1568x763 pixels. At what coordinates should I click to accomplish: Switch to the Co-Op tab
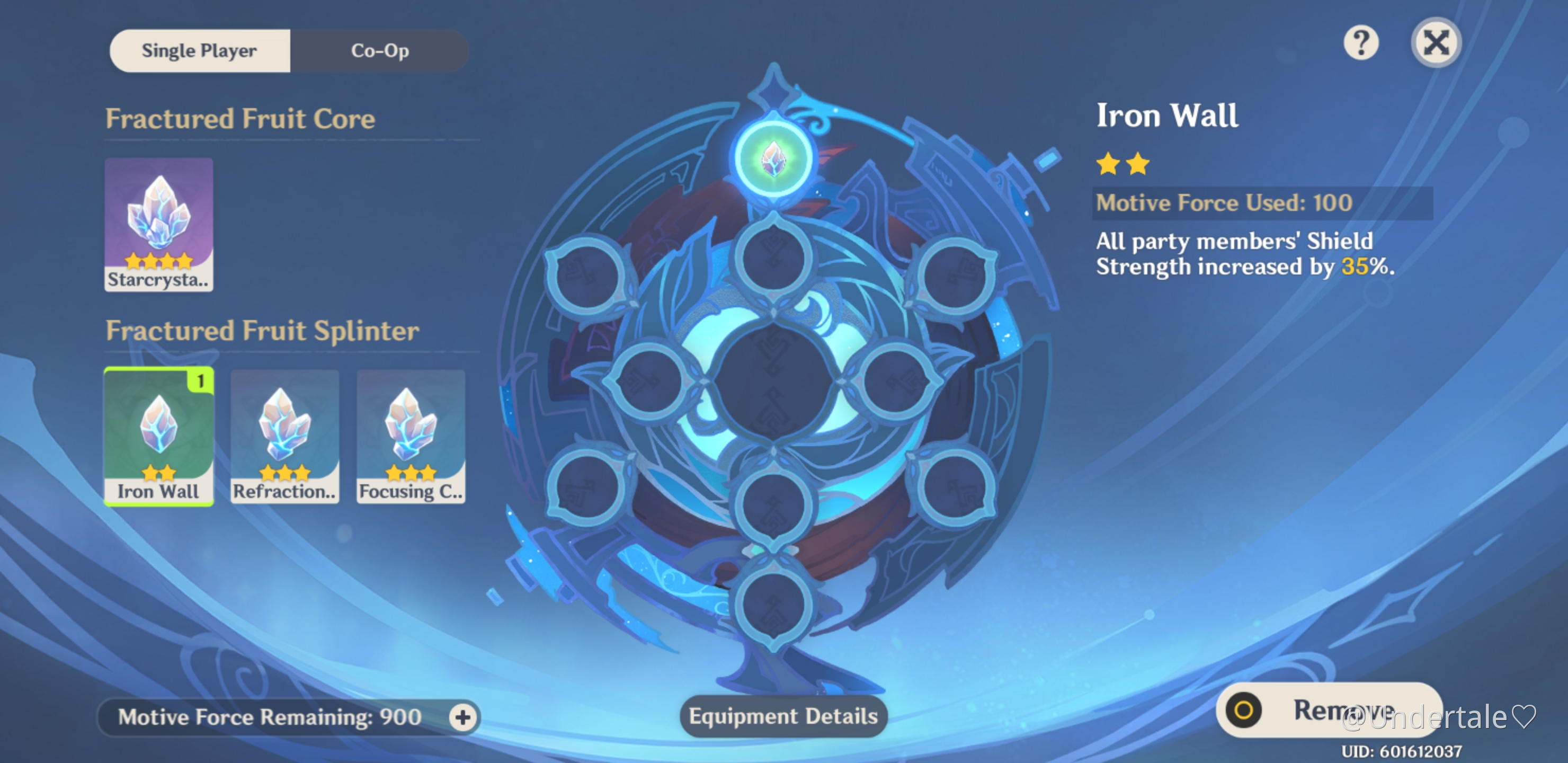[379, 50]
